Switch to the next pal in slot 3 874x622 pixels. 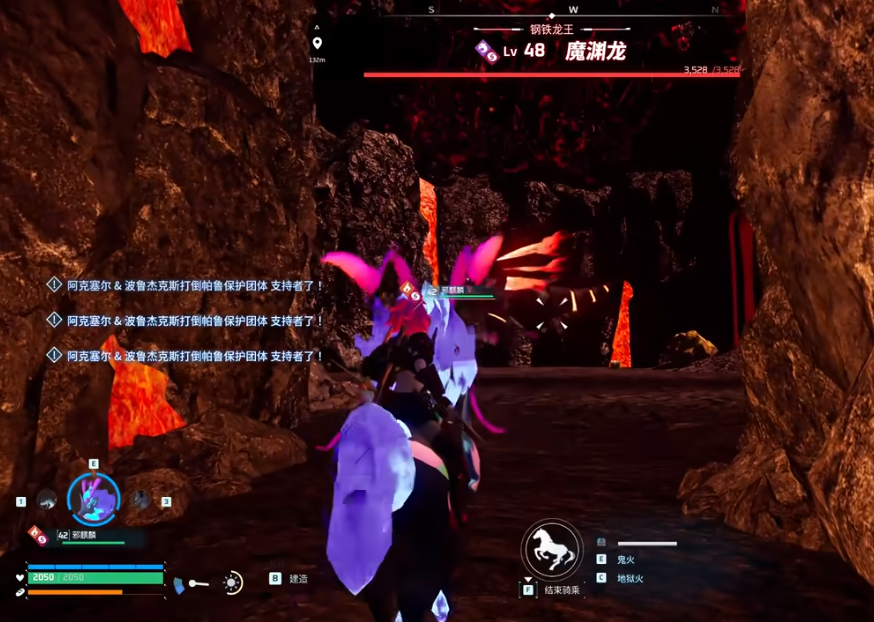coord(141,500)
